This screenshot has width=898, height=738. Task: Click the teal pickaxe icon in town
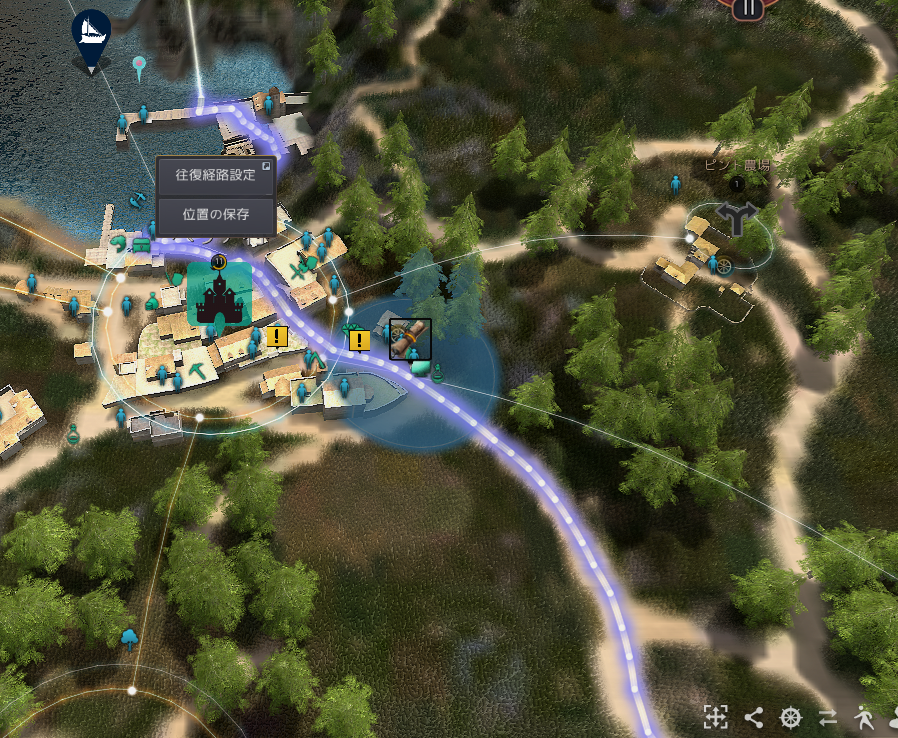click(197, 371)
